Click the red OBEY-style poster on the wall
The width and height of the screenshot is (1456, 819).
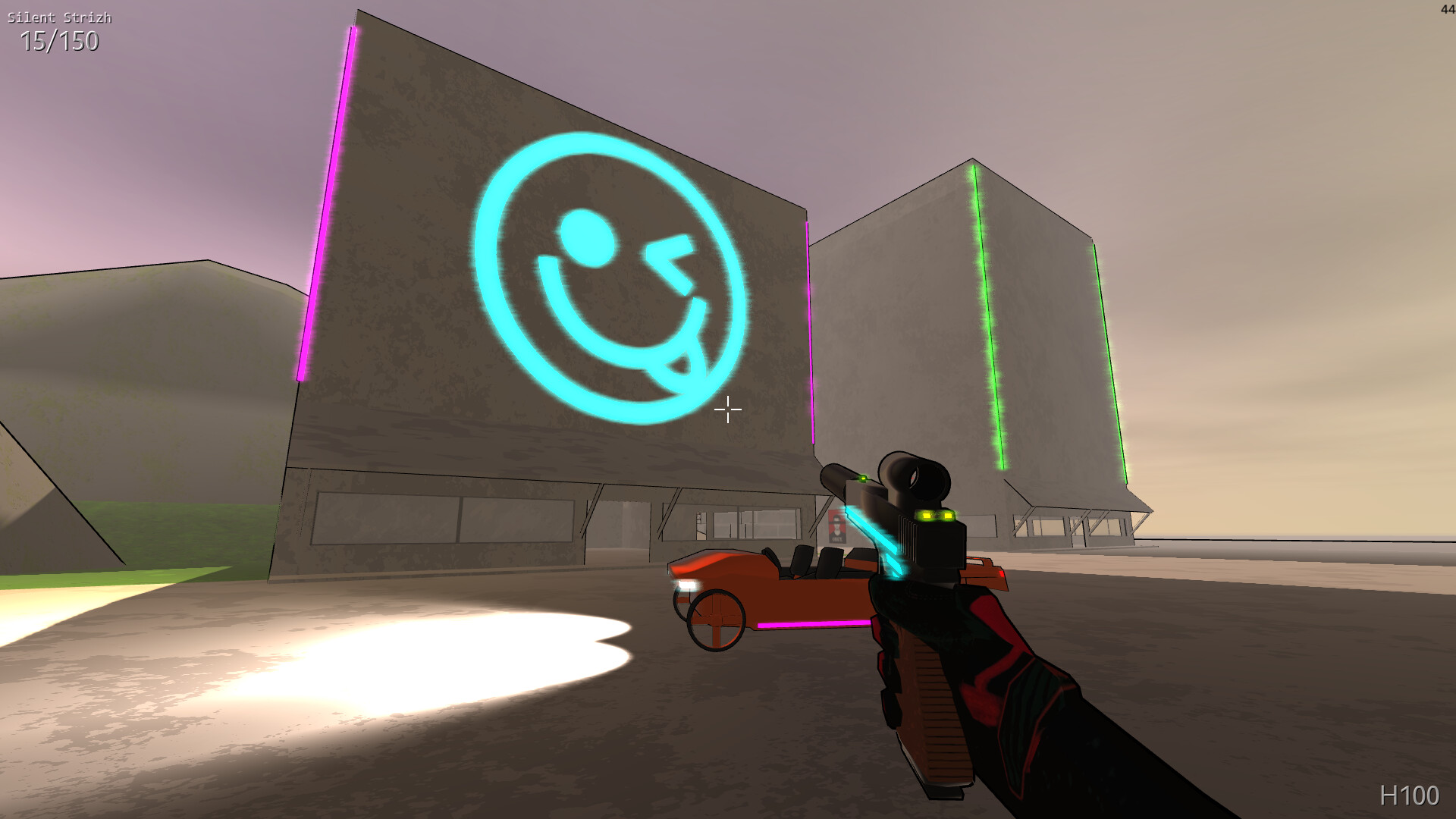click(x=837, y=526)
